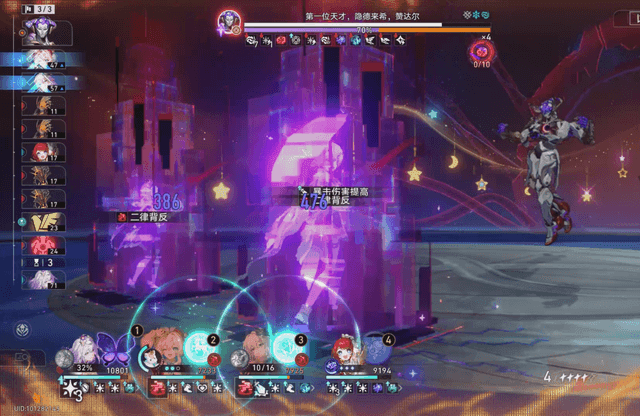Inspect the boss status effect icon row
Image resolution: width=640 pixels, height=416 pixels.
[325, 41]
